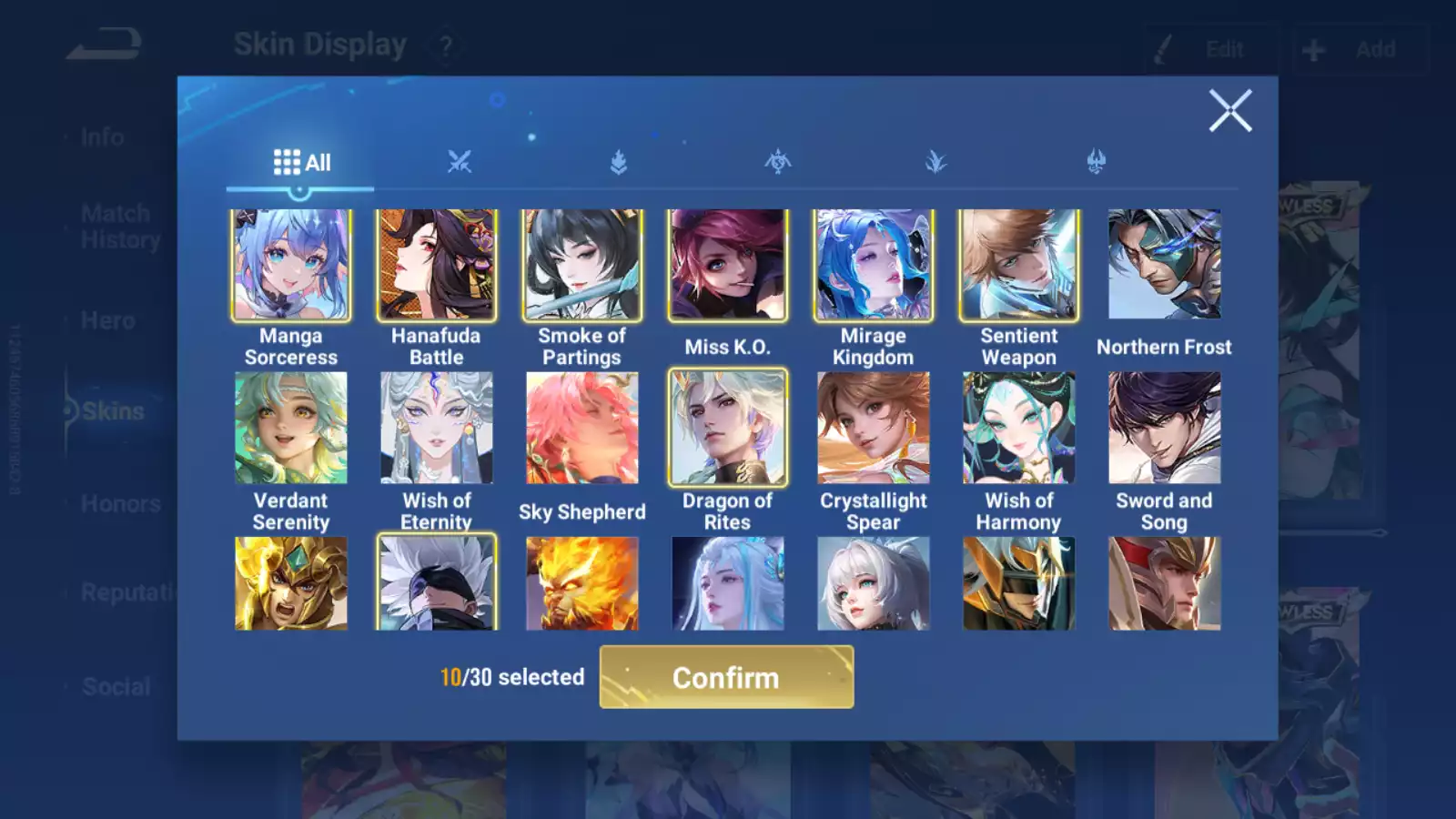The width and height of the screenshot is (1456, 819).
Task: Open Skin Display help via the question mark
Action: pyautogui.click(x=445, y=45)
